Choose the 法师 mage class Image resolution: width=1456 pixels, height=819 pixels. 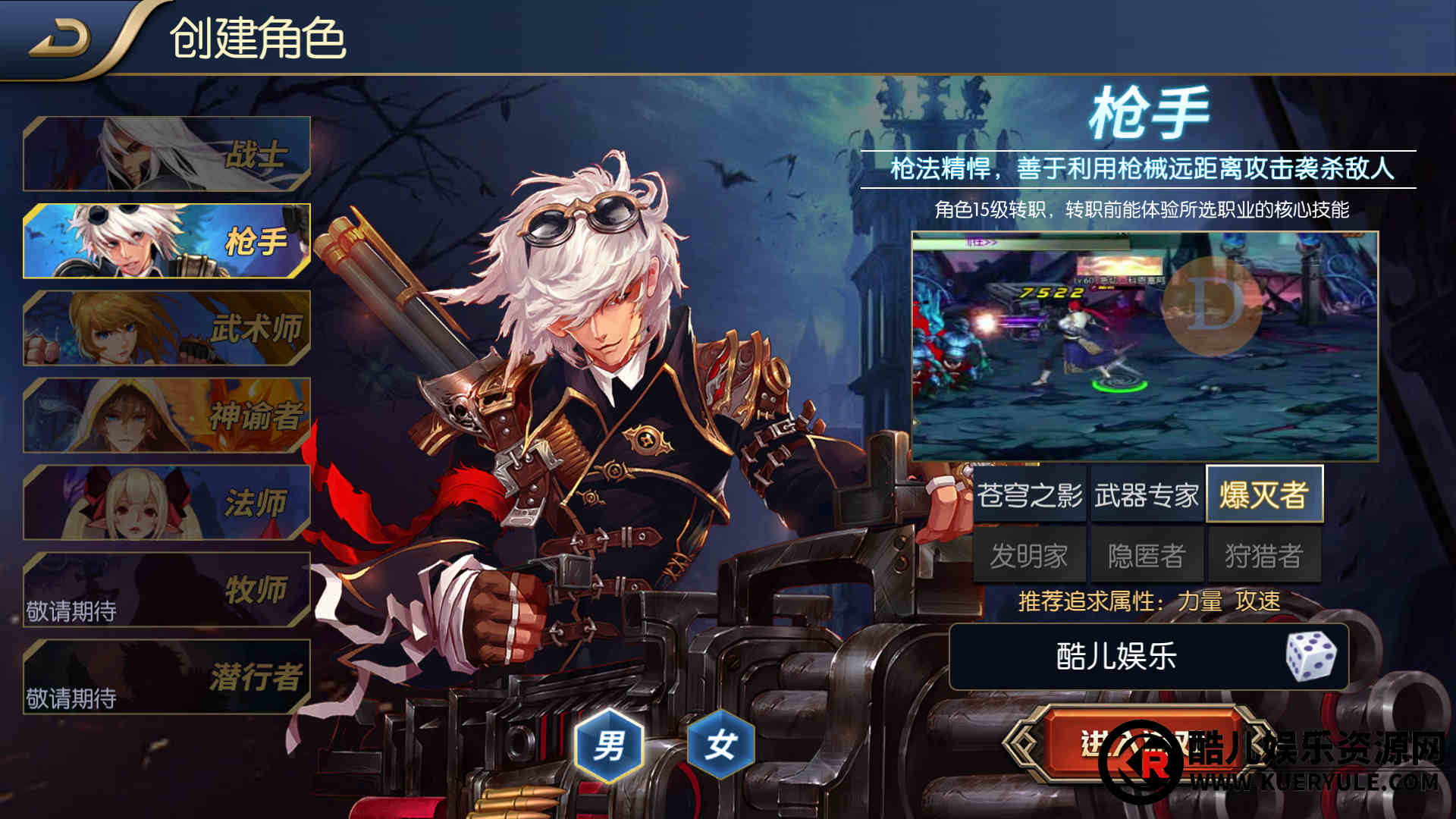click(x=167, y=503)
